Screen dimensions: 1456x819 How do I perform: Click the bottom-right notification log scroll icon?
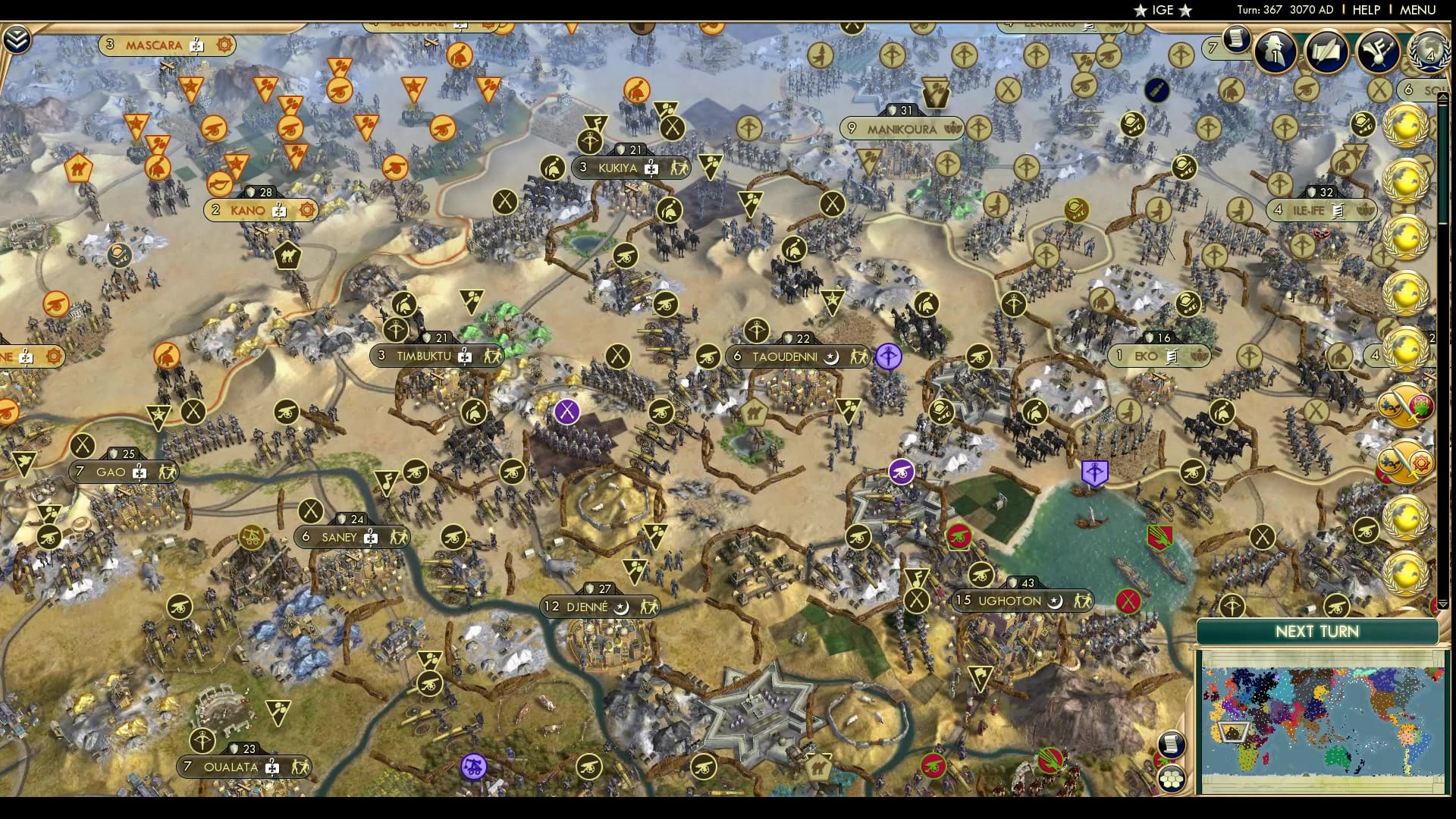pyautogui.click(x=1172, y=744)
